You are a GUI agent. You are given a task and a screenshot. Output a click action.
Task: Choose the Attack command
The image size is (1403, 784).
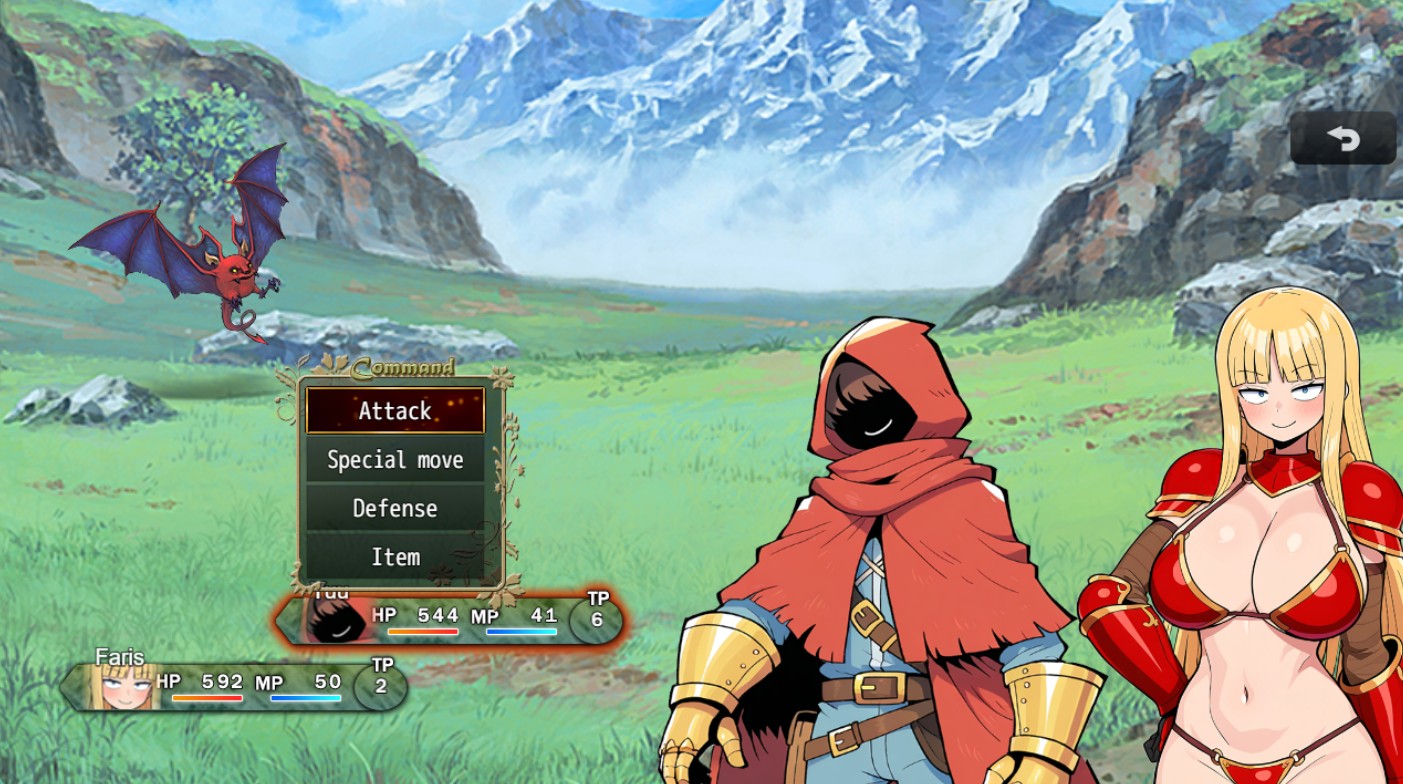[x=395, y=411]
